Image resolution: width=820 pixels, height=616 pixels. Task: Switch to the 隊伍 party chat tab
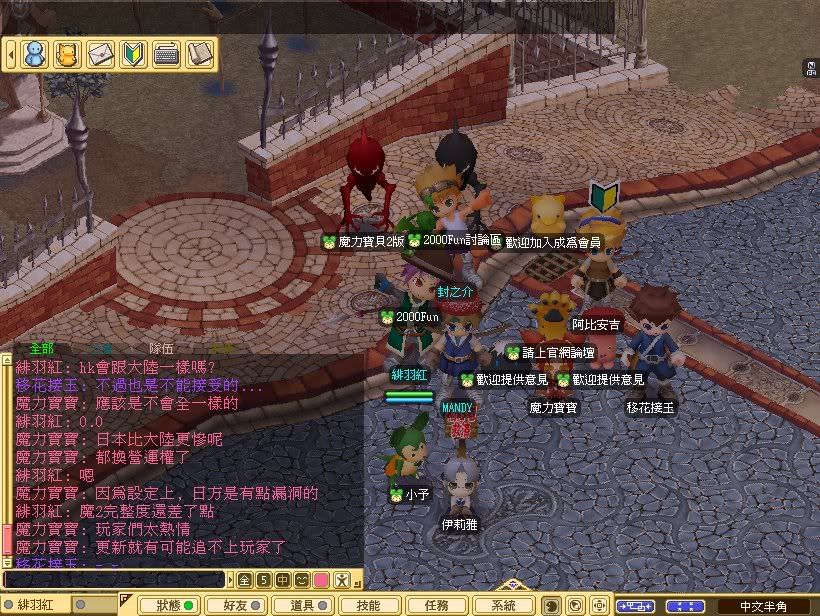(x=162, y=348)
